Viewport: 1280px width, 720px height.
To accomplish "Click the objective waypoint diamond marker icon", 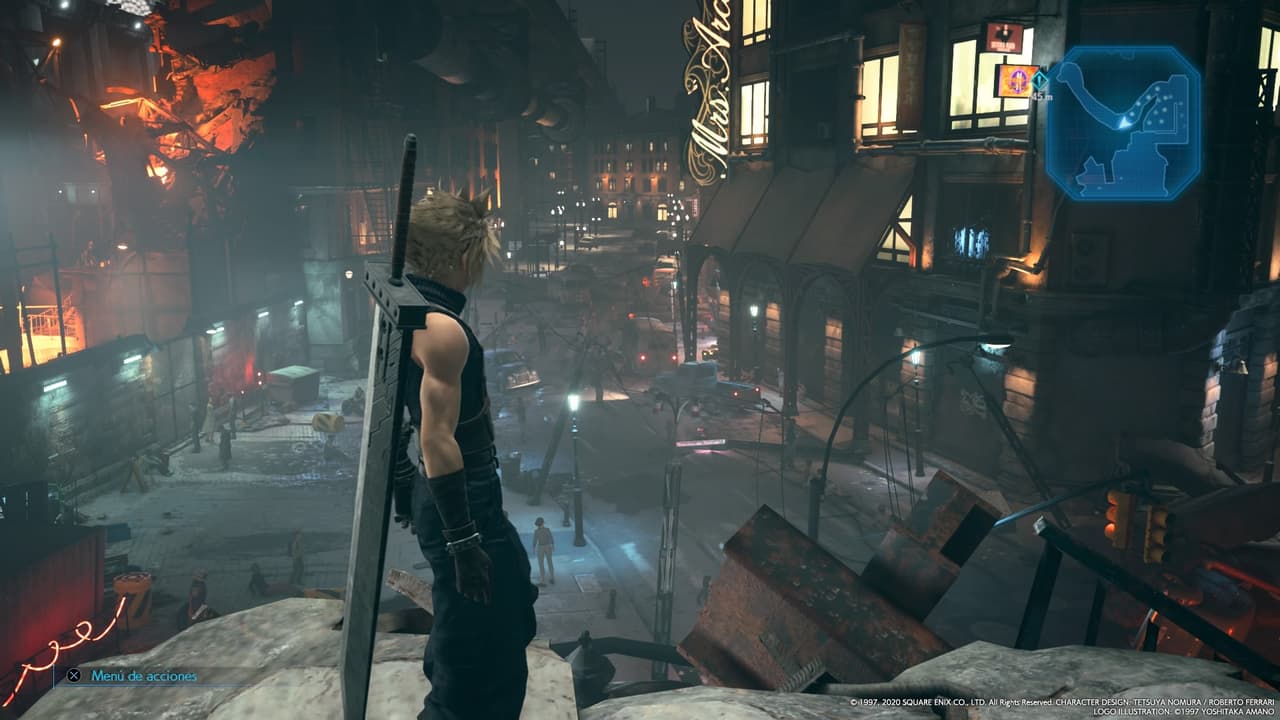I will click(1039, 81).
